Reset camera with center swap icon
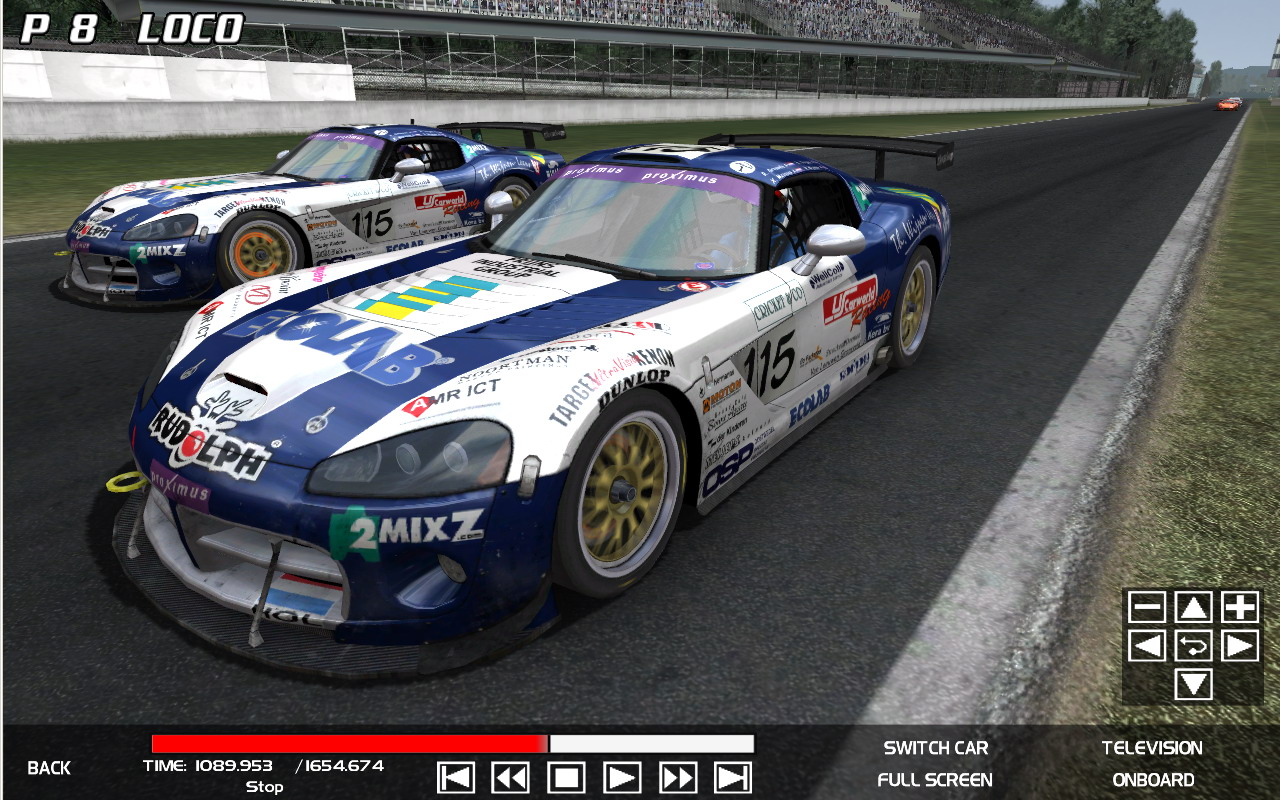Screen dimensions: 1280x800 (1193, 646)
